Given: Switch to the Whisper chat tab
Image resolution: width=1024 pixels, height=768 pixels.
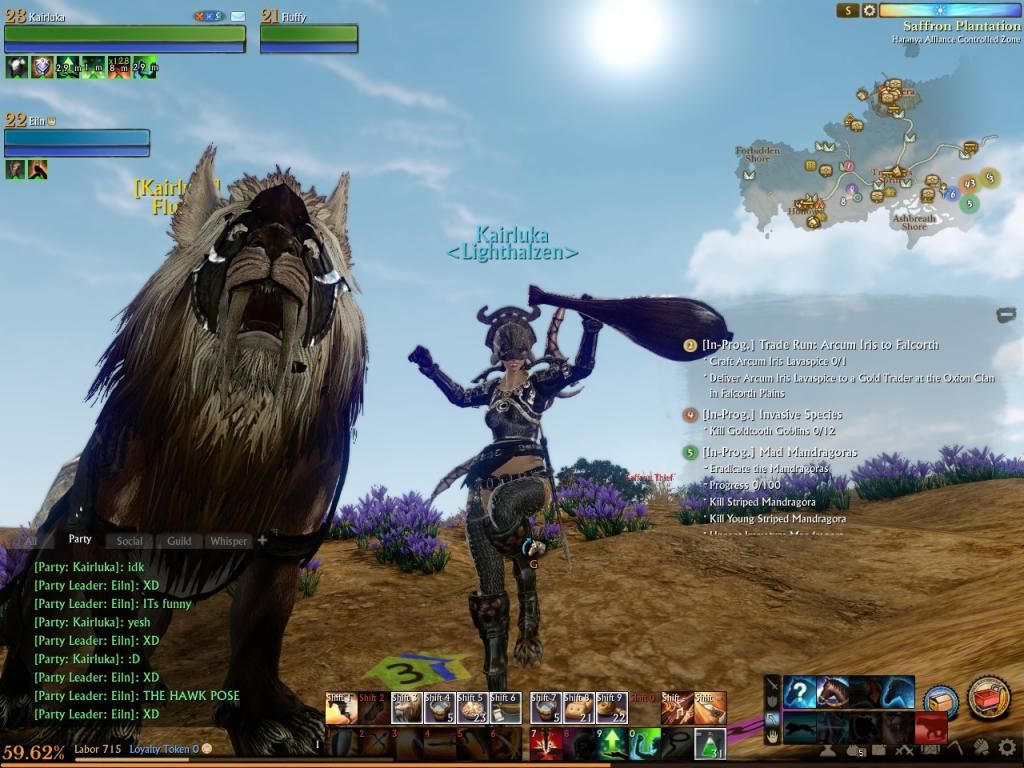Looking at the screenshot, I should point(228,541).
